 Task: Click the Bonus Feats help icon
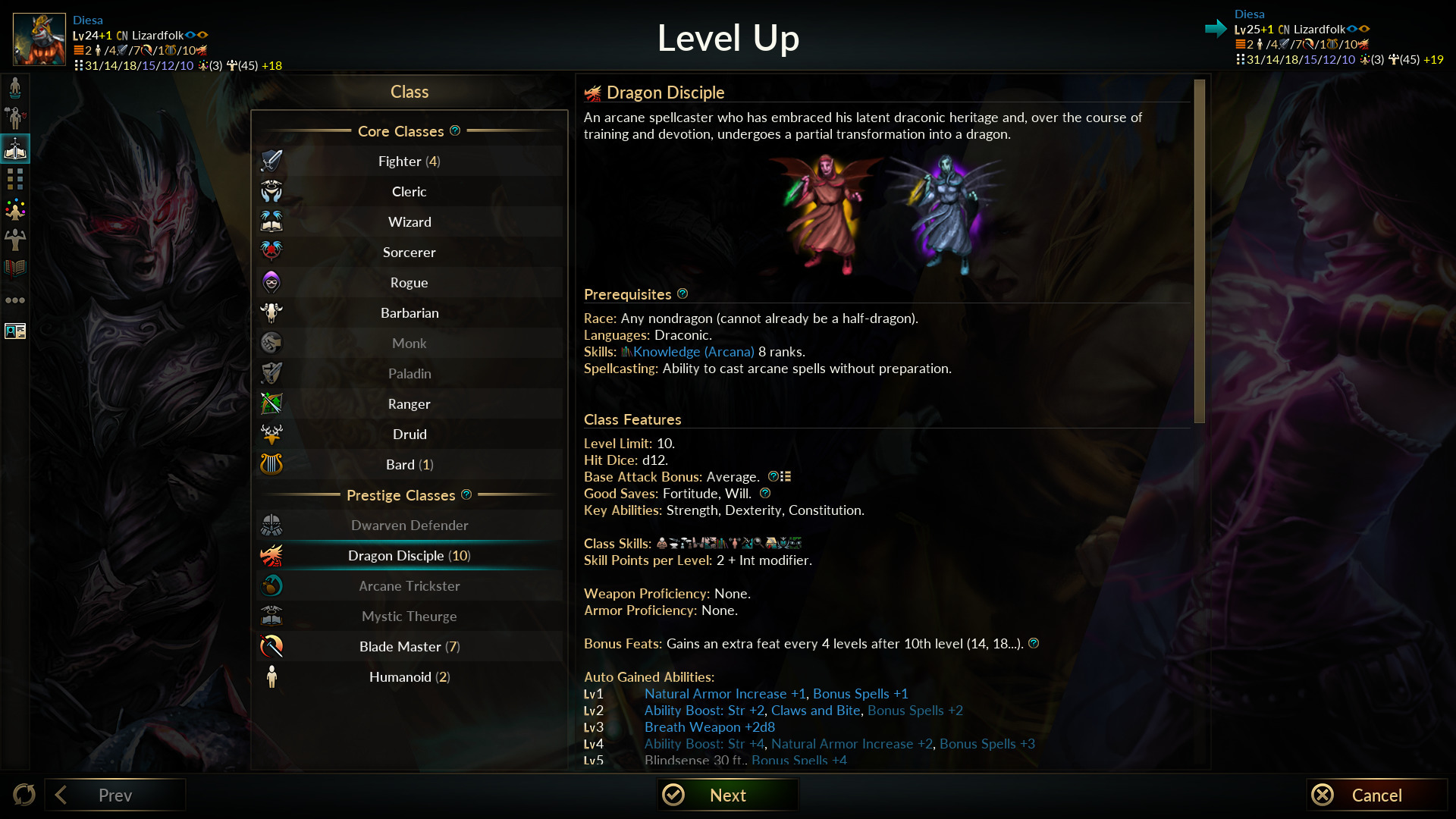(x=1034, y=643)
